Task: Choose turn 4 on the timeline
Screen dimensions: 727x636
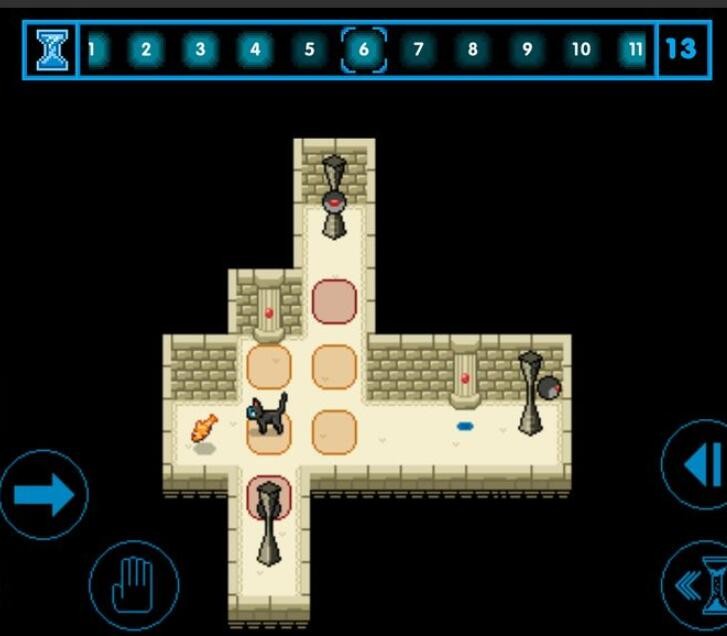Action: click(x=255, y=49)
